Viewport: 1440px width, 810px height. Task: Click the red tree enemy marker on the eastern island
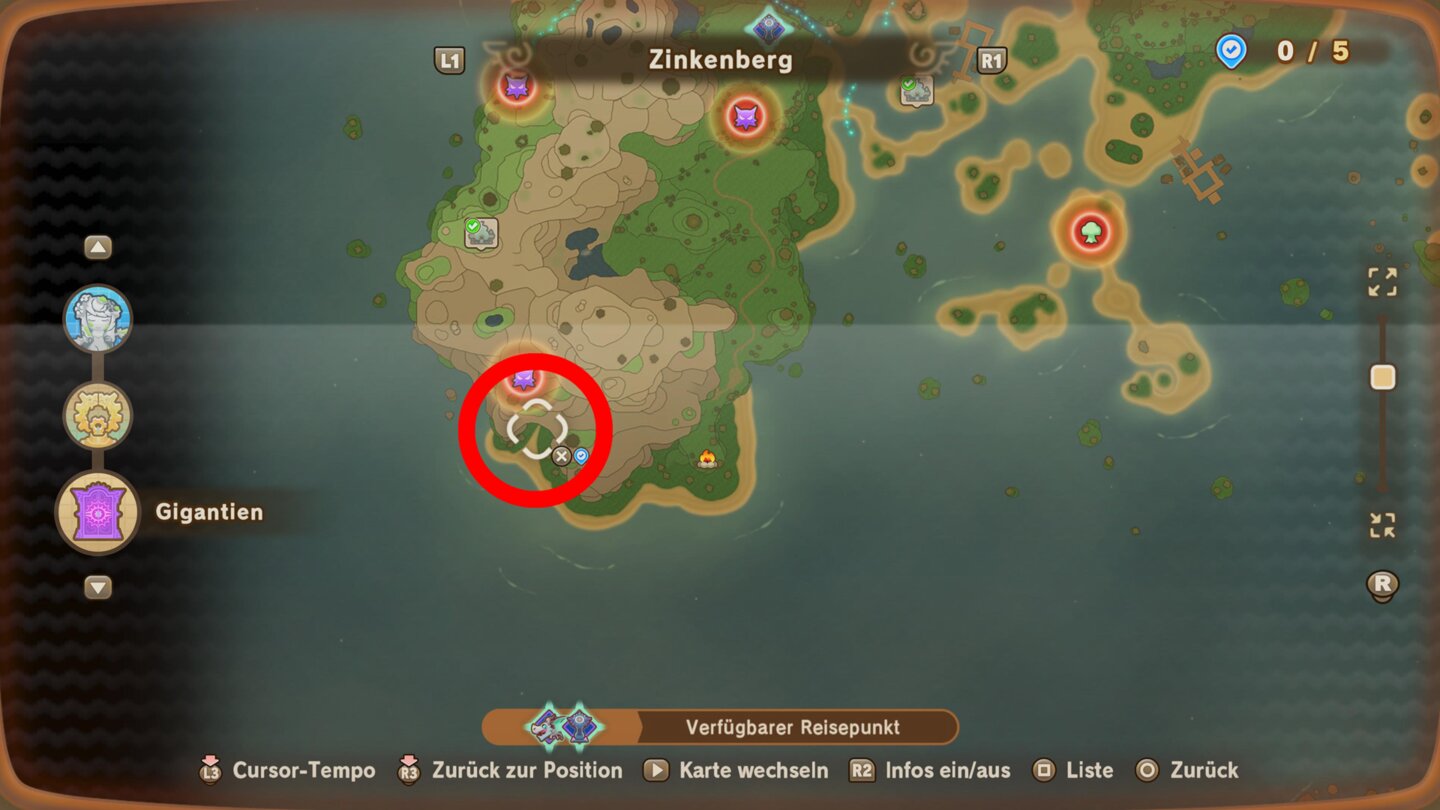pyautogui.click(x=1089, y=229)
